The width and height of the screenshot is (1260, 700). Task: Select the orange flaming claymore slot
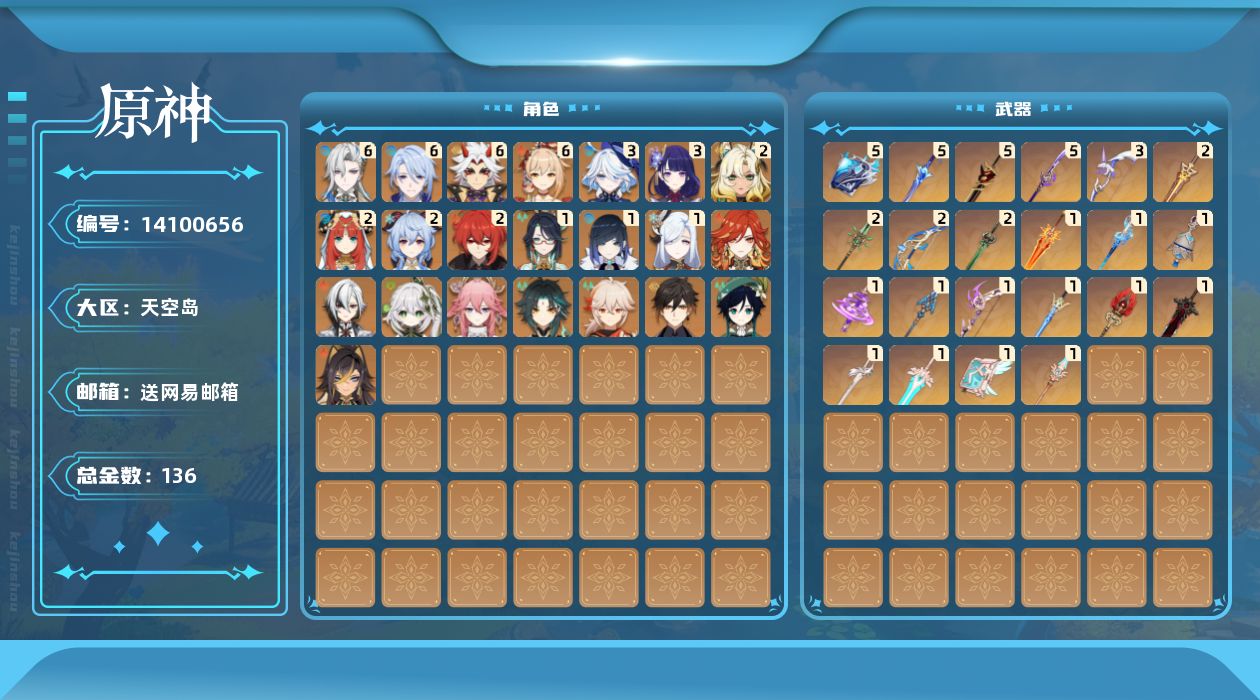(1051, 240)
